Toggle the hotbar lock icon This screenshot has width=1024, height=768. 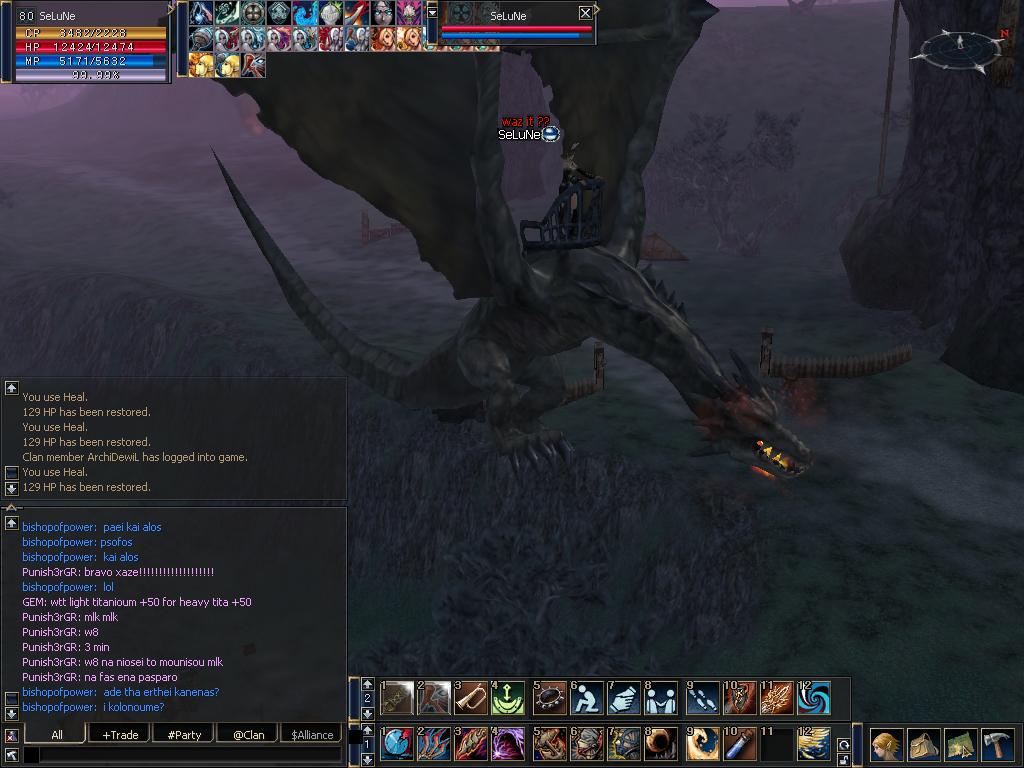844,760
